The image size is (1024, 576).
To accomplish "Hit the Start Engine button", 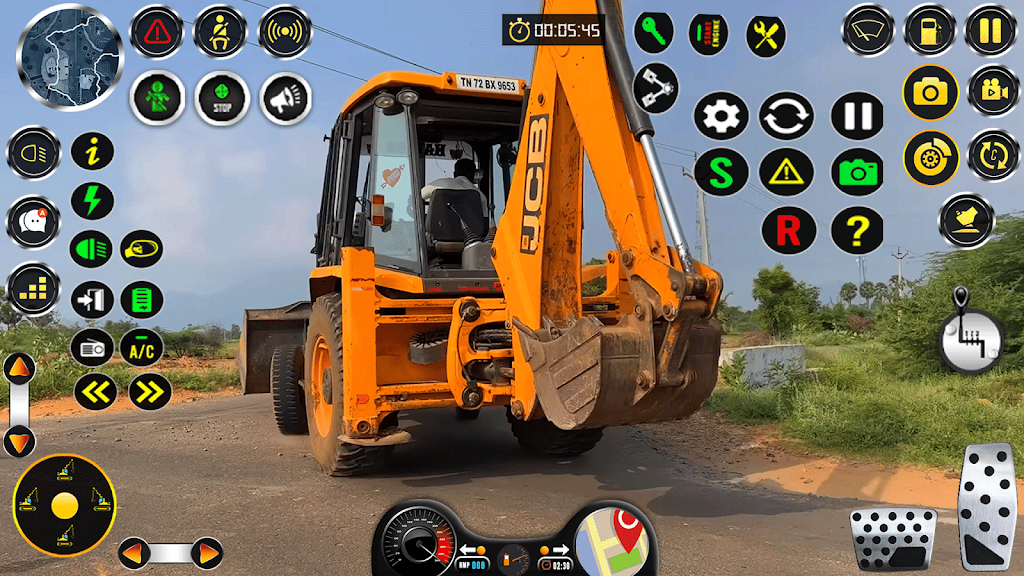I will pyautogui.click(x=708, y=34).
